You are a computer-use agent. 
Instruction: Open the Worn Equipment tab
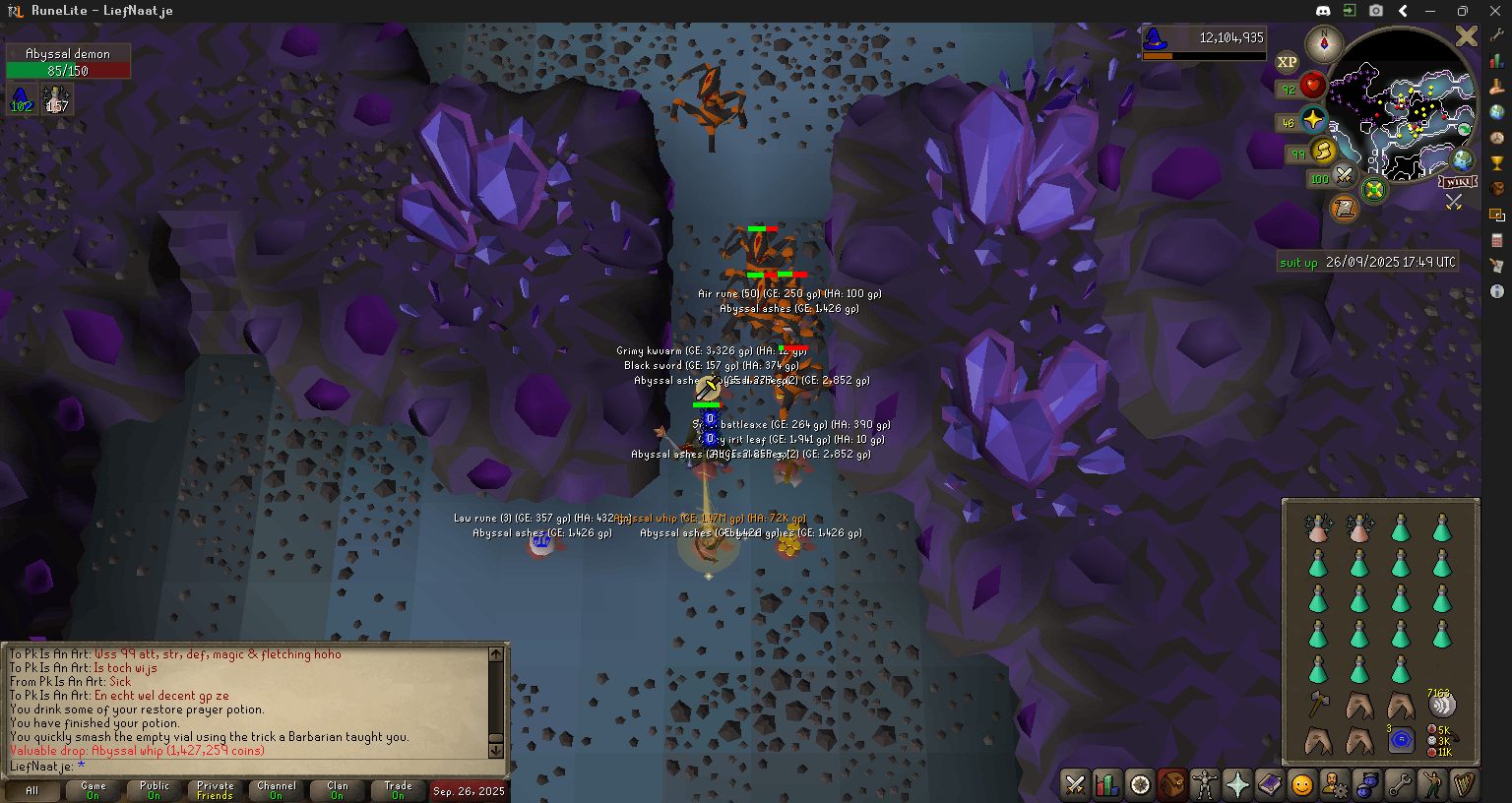1204,784
